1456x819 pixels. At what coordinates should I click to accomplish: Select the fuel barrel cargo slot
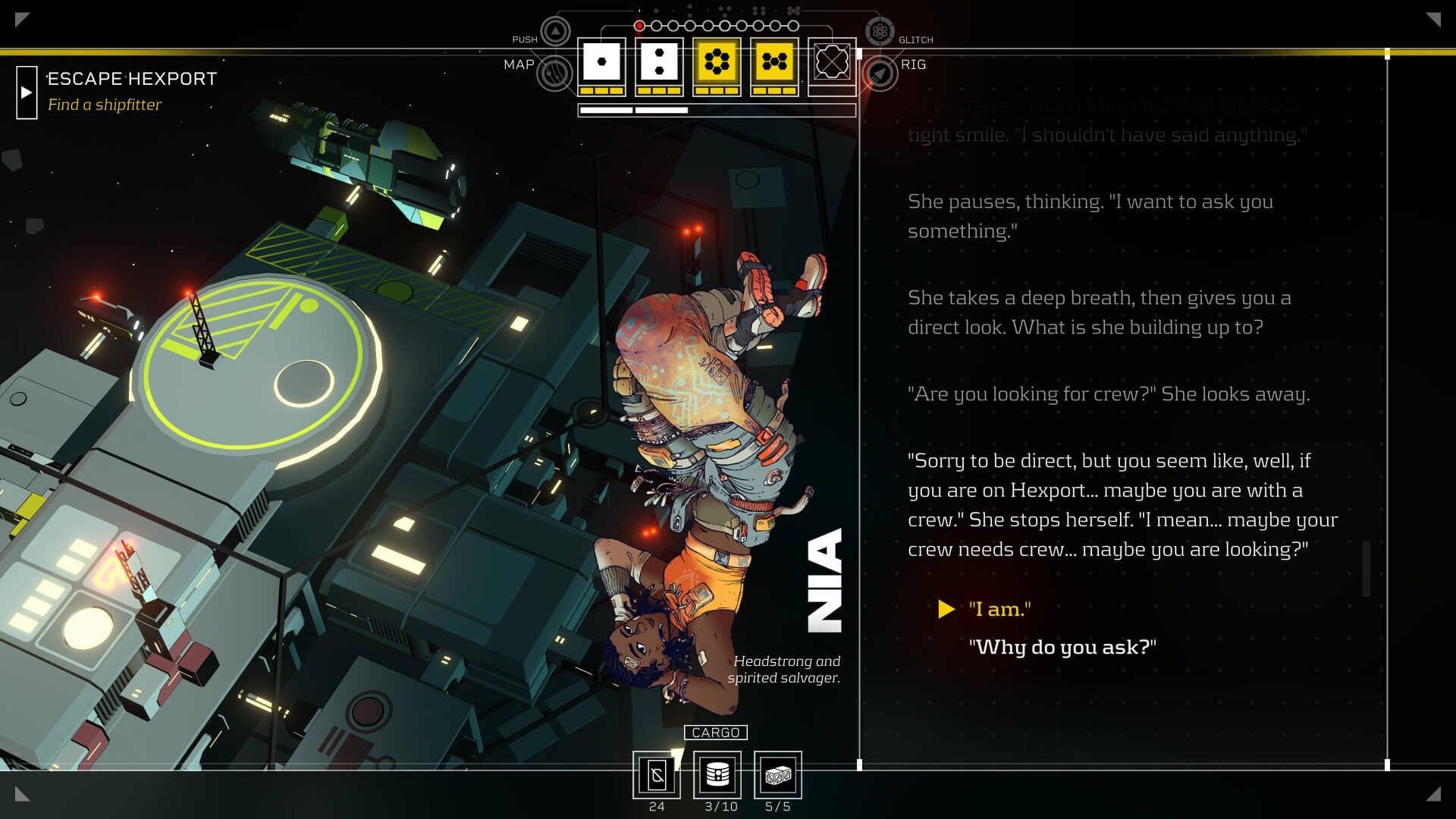click(717, 775)
